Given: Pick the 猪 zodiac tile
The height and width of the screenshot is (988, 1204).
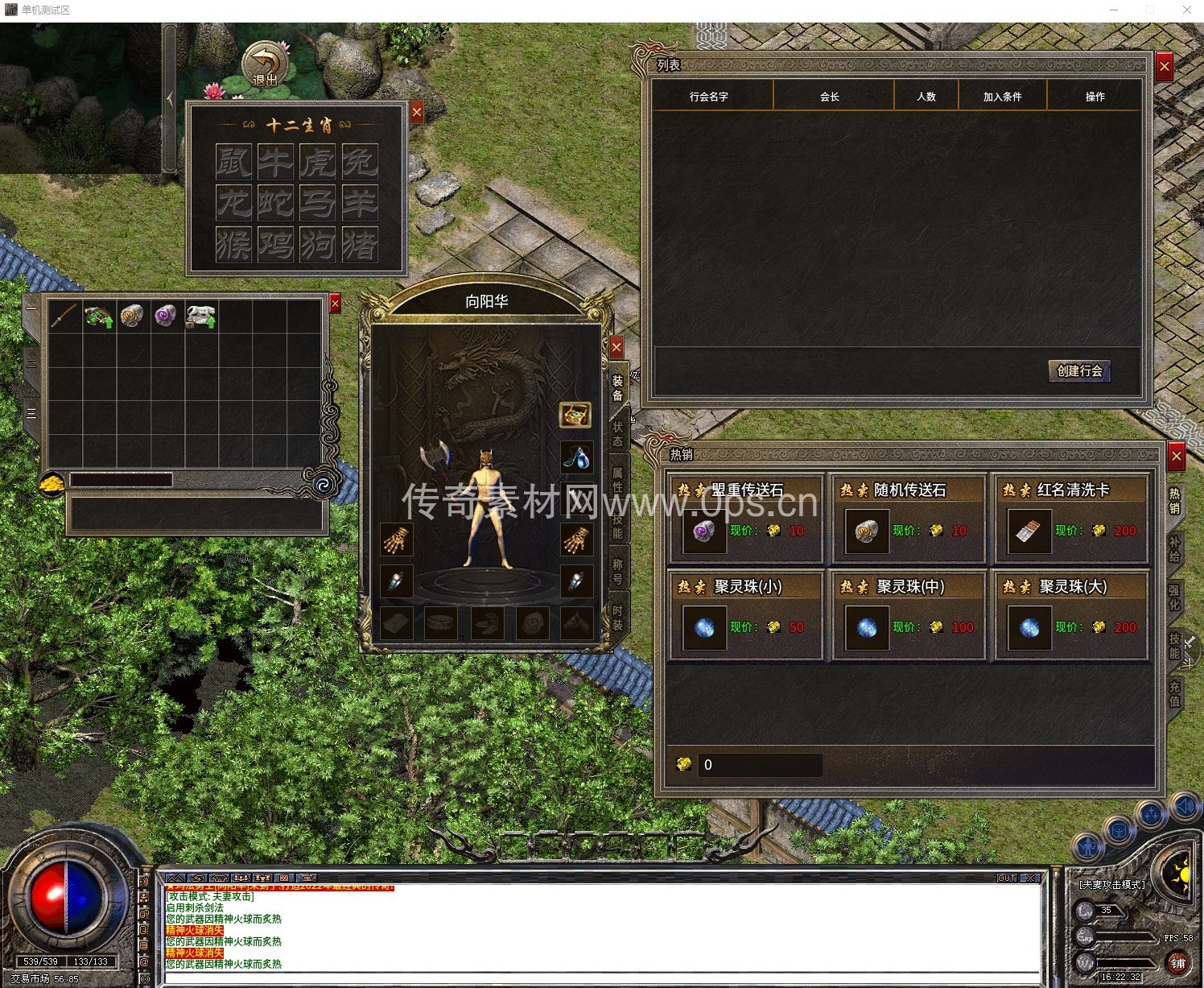Looking at the screenshot, I should [359, 244].
